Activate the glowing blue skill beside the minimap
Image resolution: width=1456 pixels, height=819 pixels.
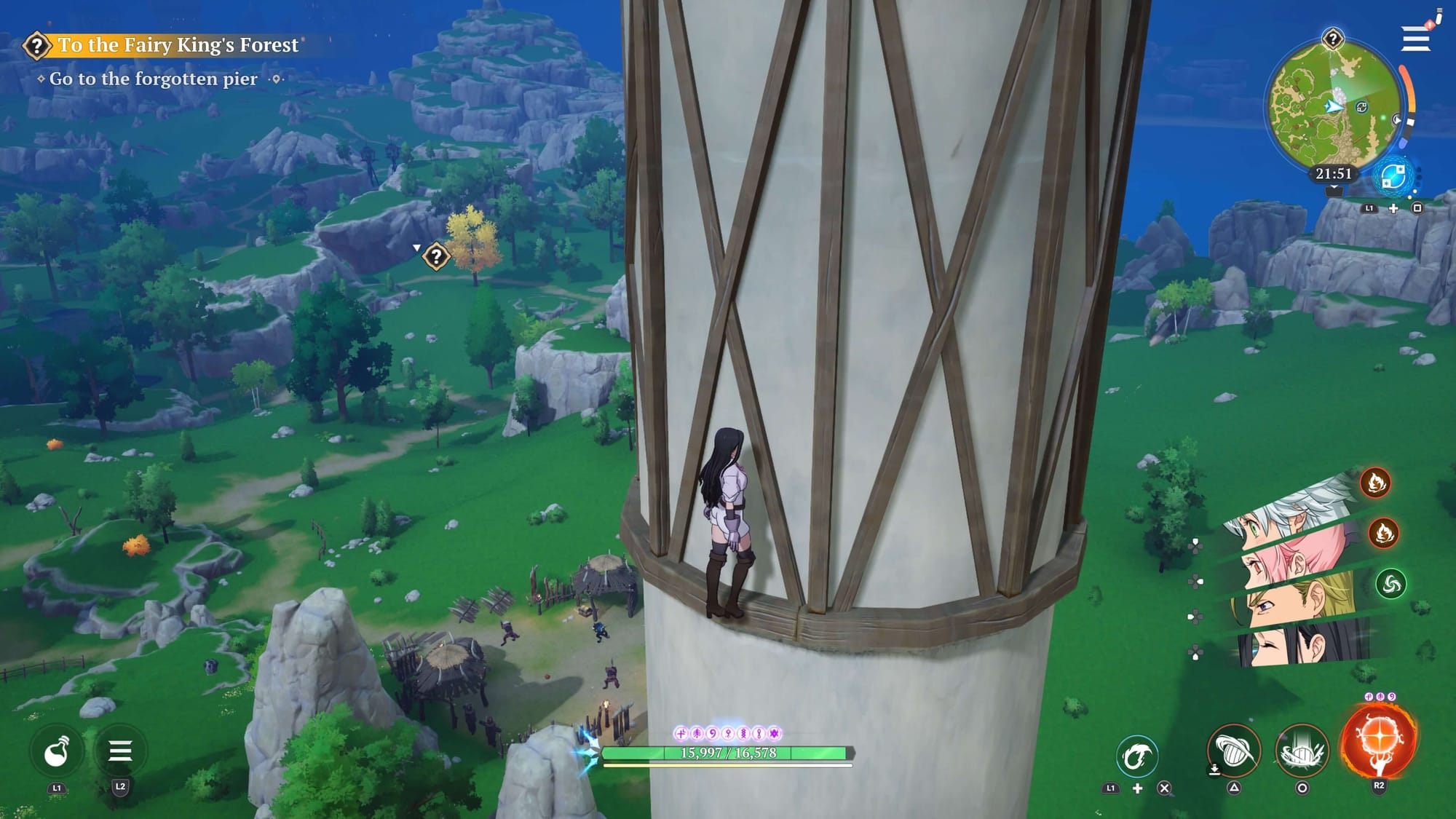pyautogui.click(x=1393, y=177)
